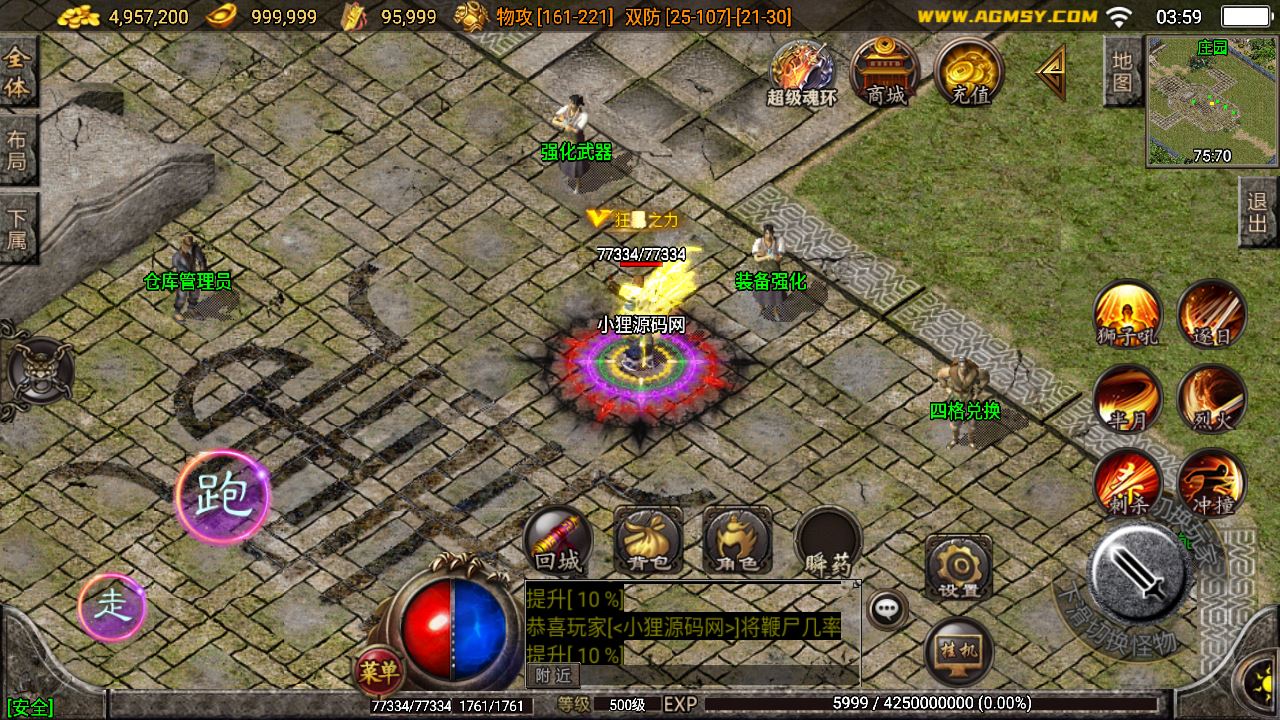Activate the 狮子吼 lion roar skill
Image resolution: width=1280 pixels, height=720 pixels.
pyautogui.click(x=1127, y=313)
